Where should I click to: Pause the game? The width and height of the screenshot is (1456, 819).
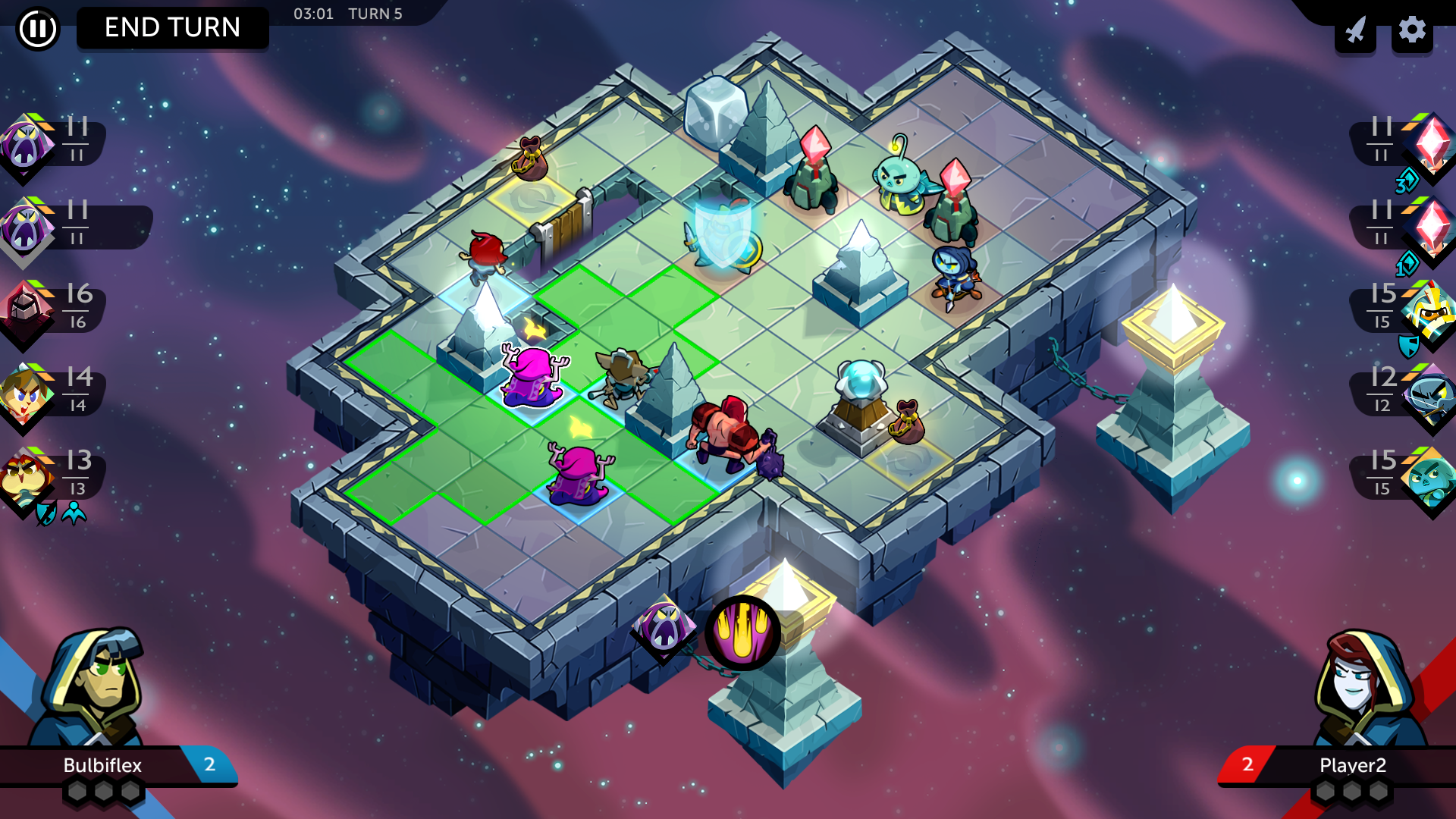(x=36, y=30)
